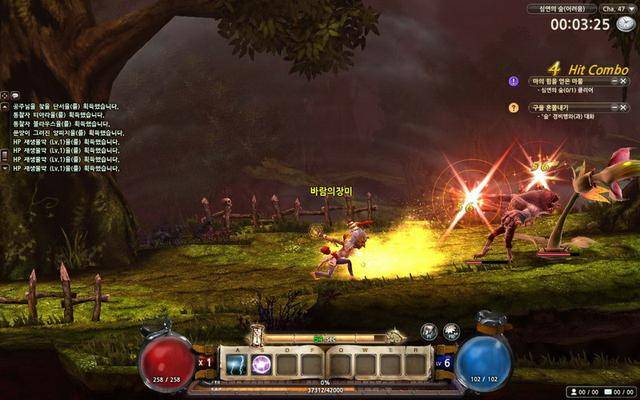This screenshot has height=400, width=640.
Task: Close the purple exclamation quest tracker
Action: click(x=625, y=80)
